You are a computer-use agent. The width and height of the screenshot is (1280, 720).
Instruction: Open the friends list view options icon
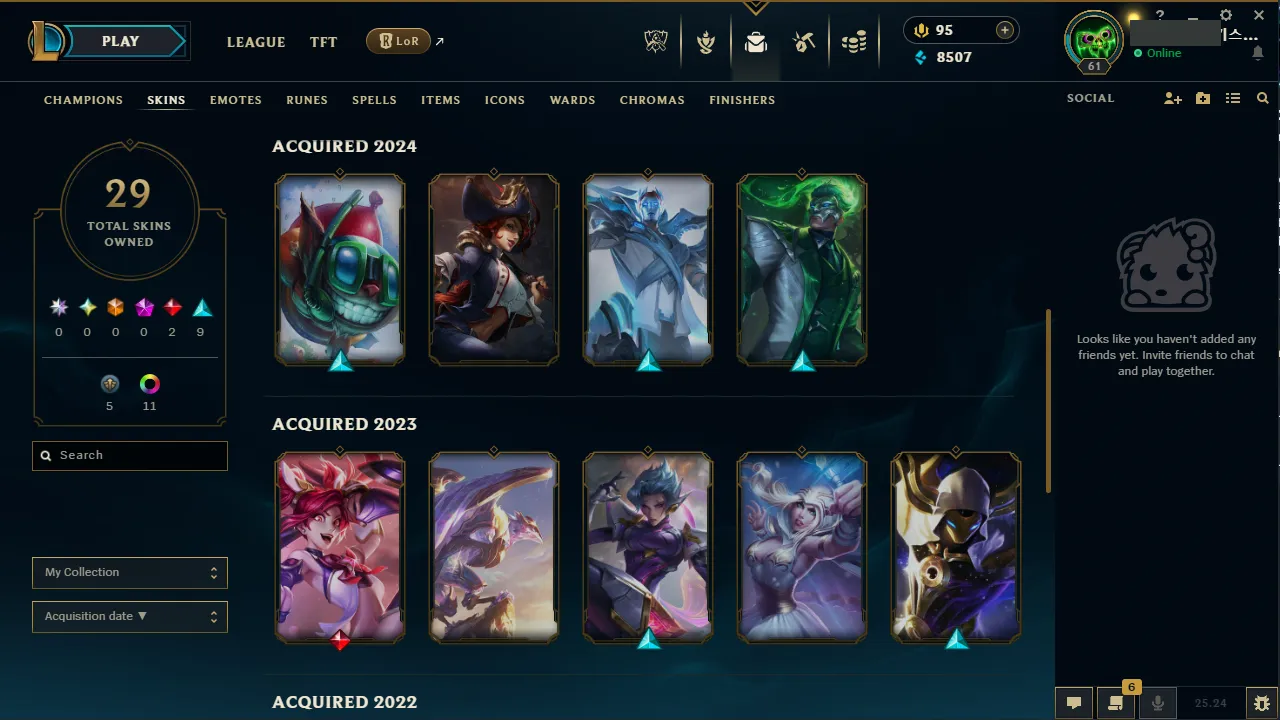(x=1234, y=98)
